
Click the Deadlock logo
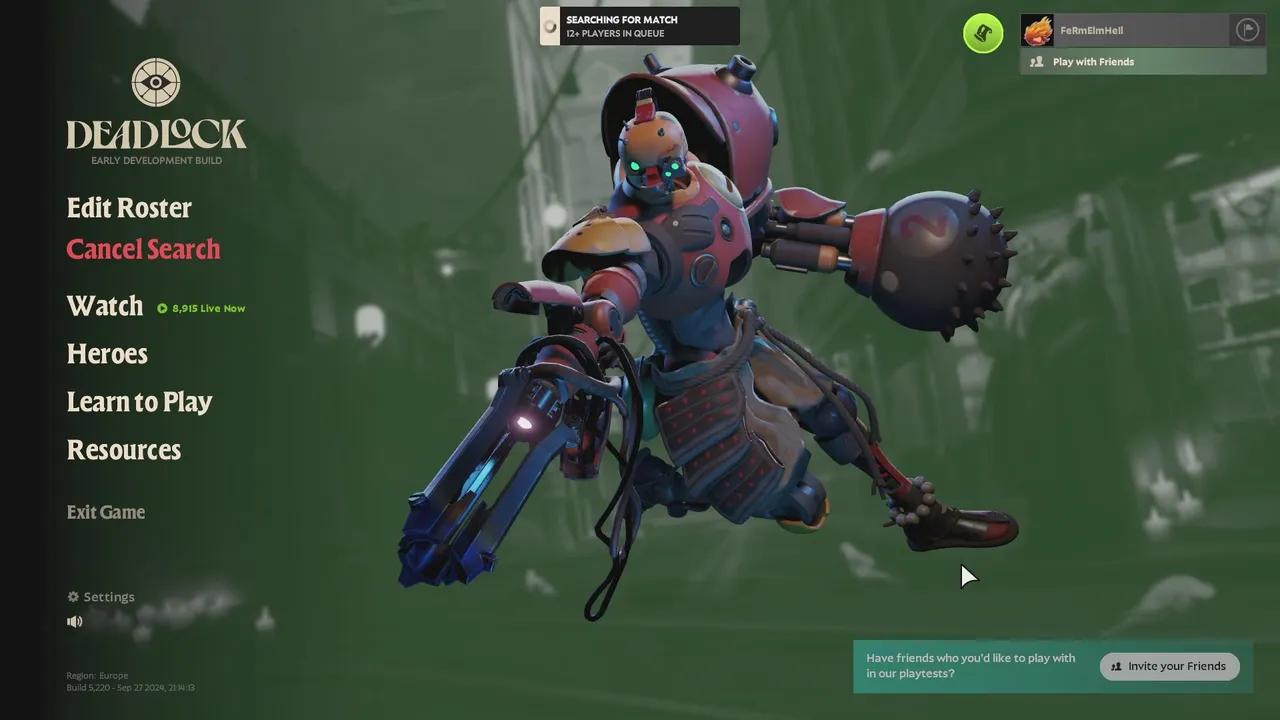click(156, 112)
